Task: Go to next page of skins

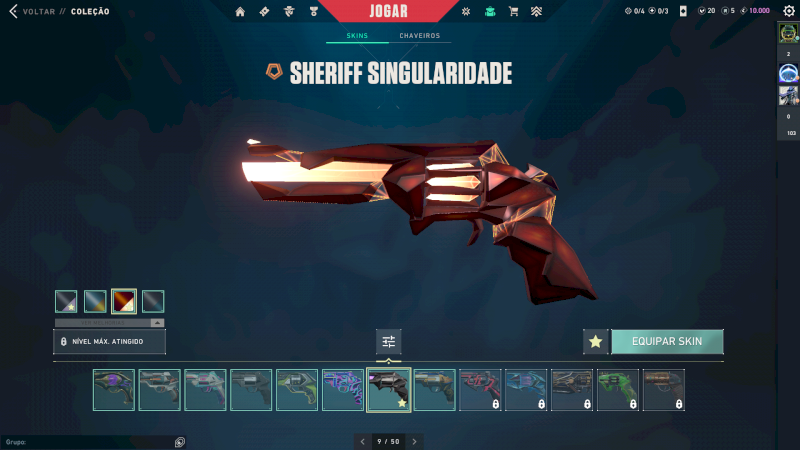Action: pyautogui.click(x=415, y=441)
